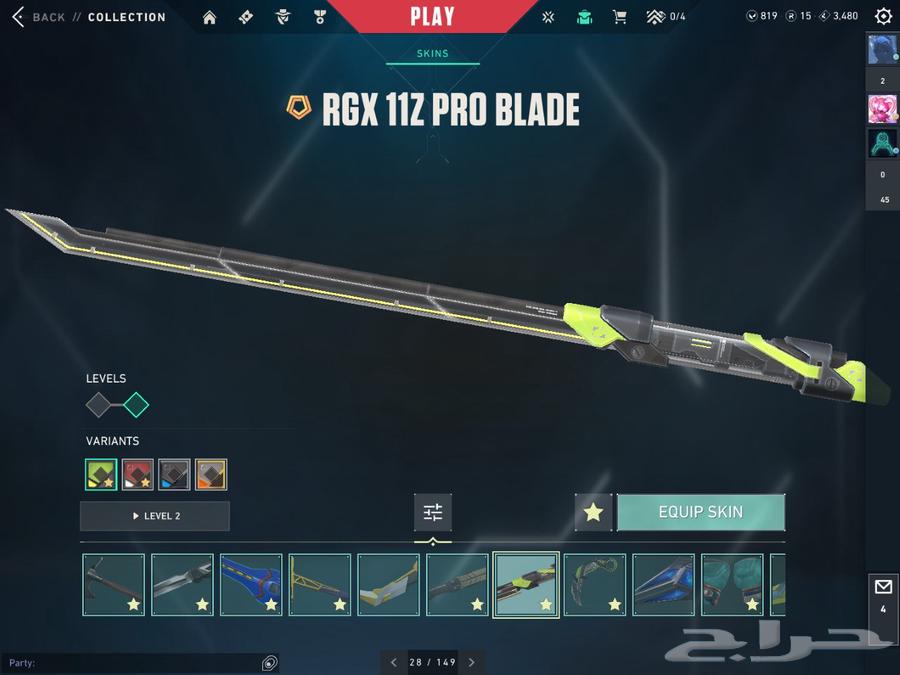Select the red skin variant
This screenshot has height=675, width=900.
(x=138, y=474)
